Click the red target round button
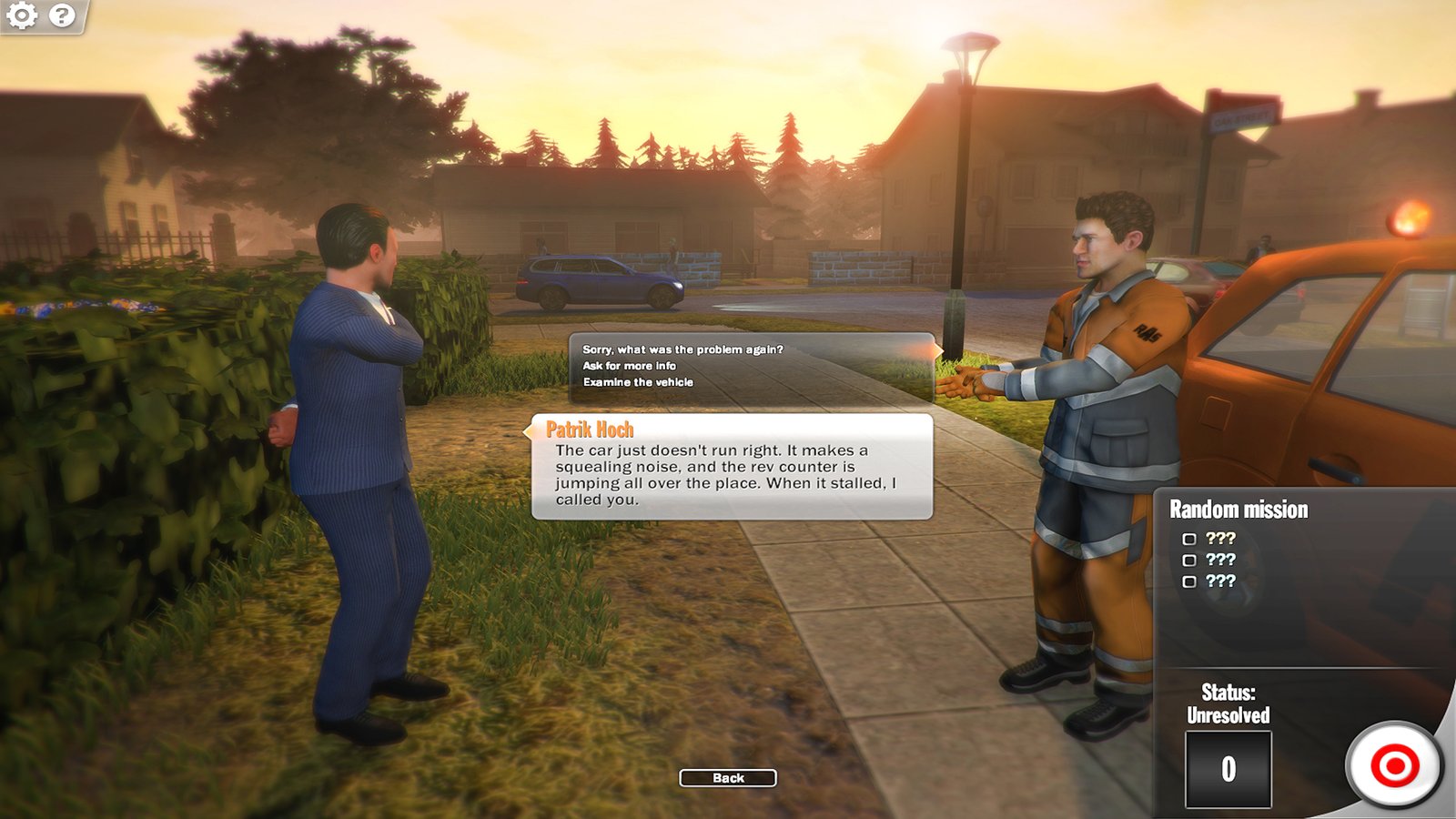 point(1394,765)
